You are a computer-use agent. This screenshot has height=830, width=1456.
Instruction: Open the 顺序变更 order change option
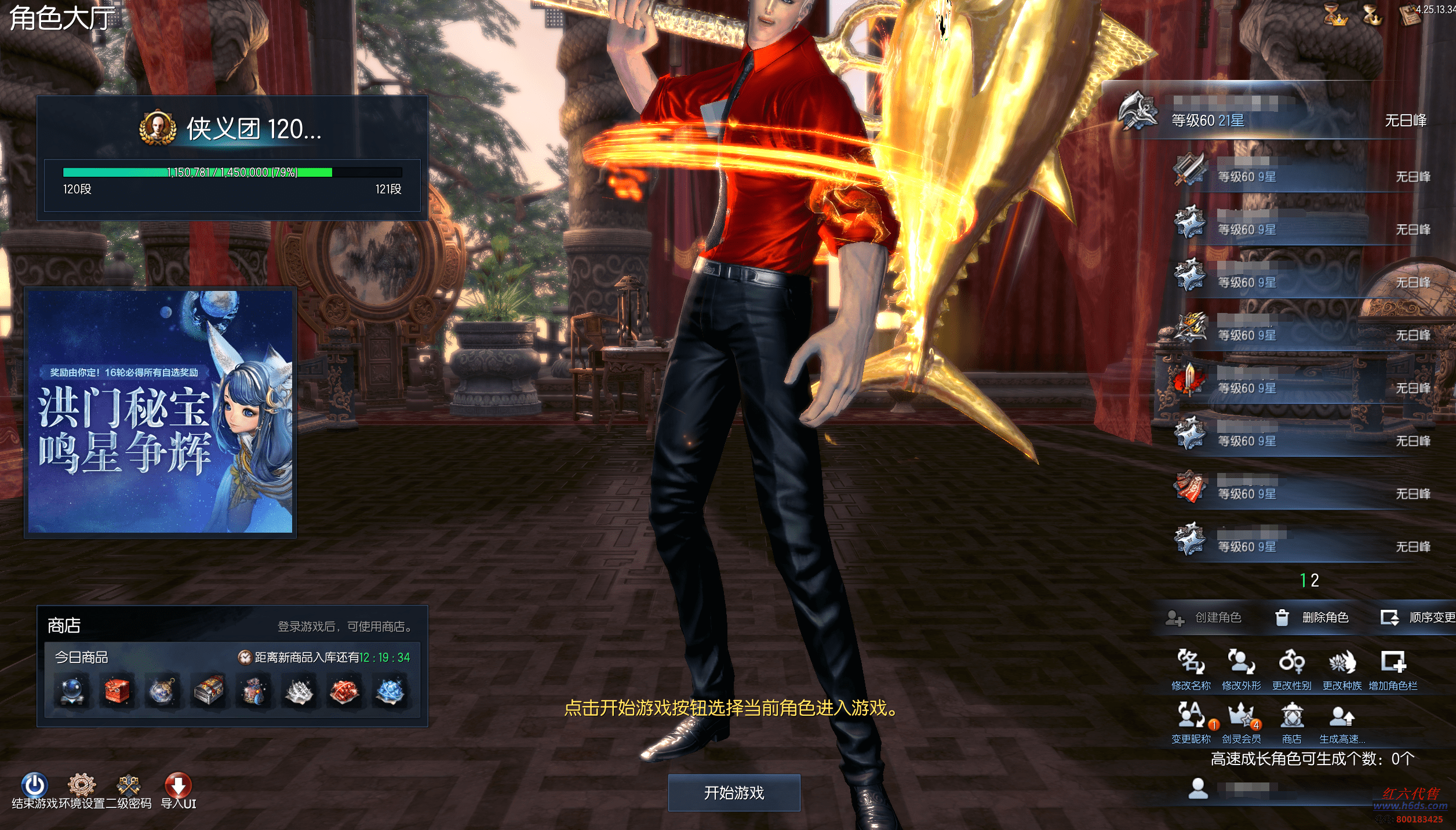(1418, 618)
